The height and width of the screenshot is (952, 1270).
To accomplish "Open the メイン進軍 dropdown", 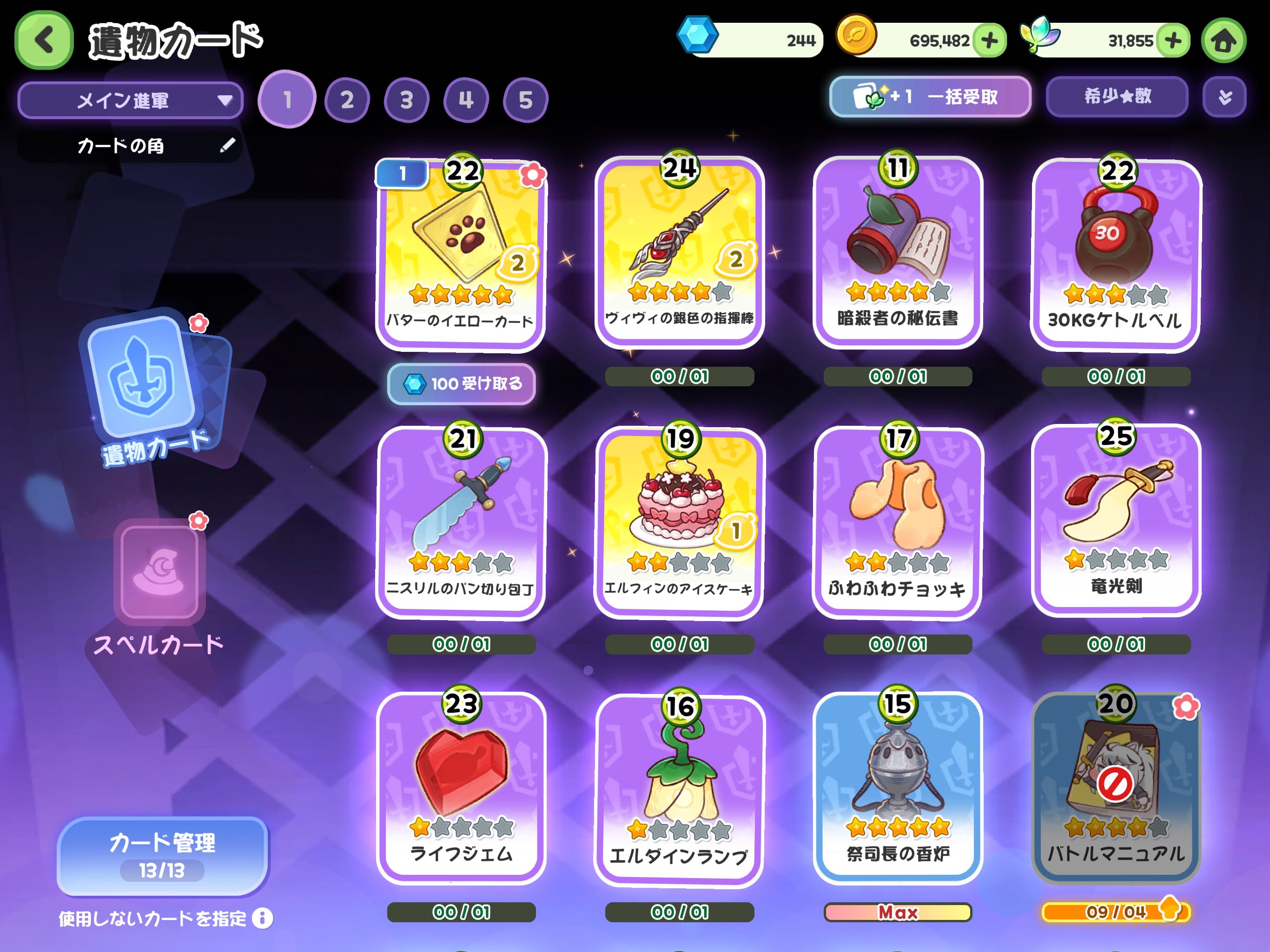I will (x=130, y=100).
